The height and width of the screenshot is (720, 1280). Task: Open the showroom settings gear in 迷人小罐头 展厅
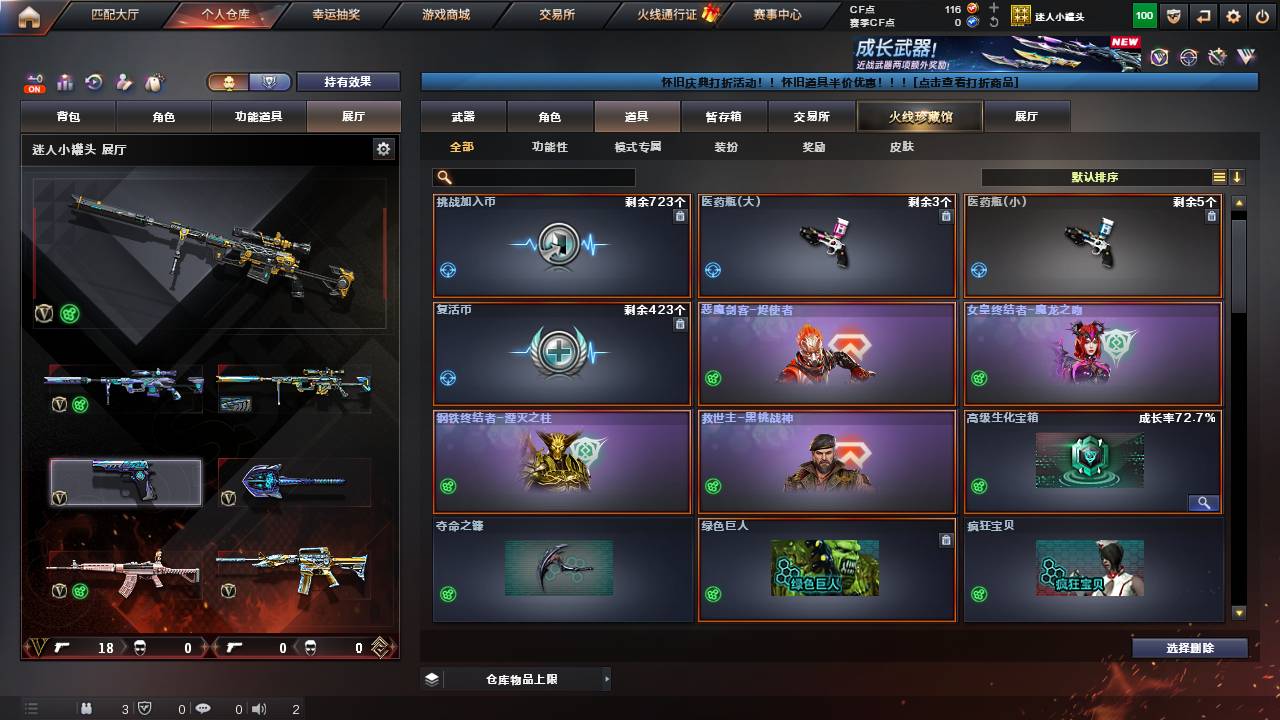pos(383,147)
